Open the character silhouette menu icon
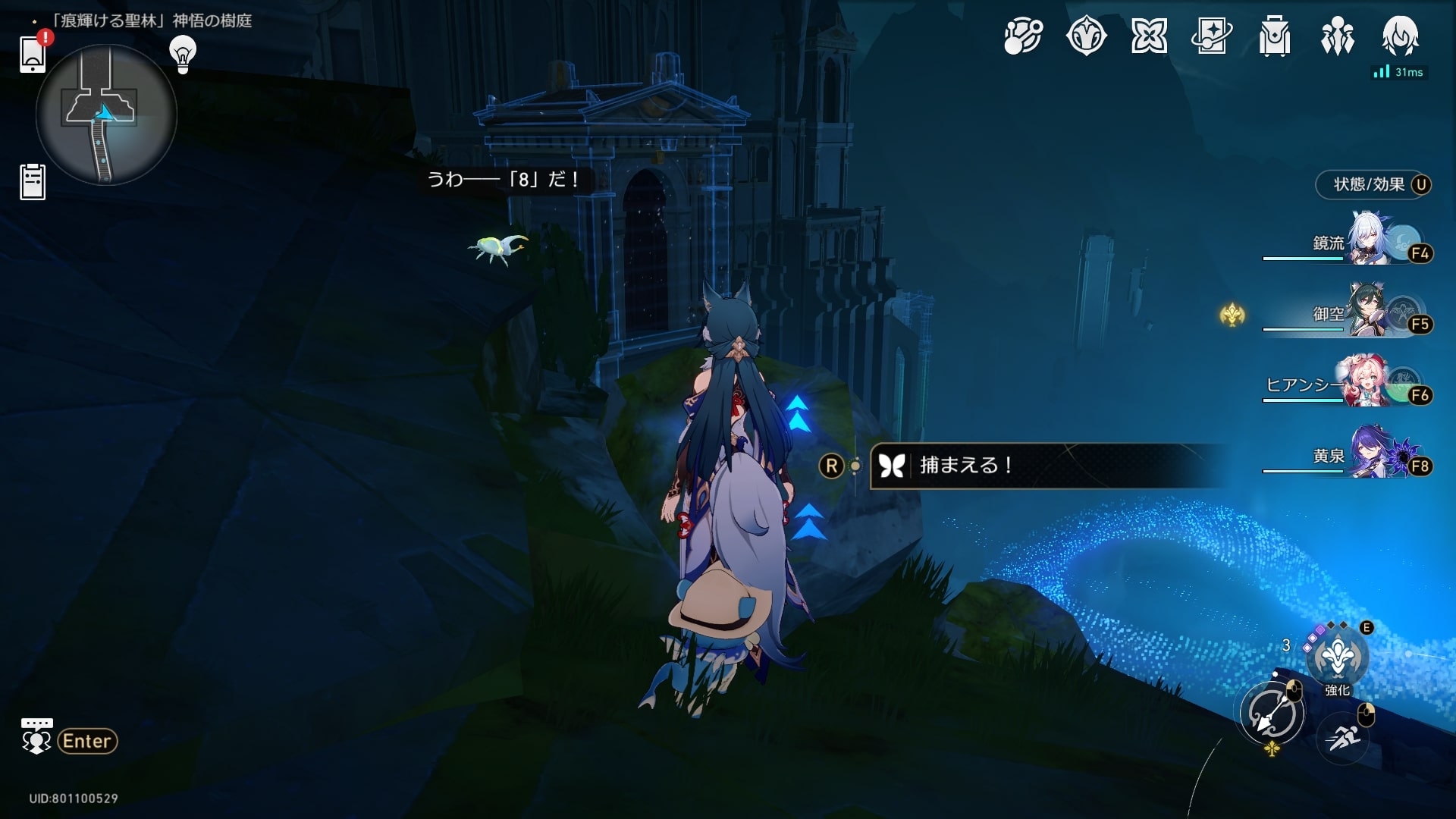Image resolution: width=1456 pixels, height=819 pixels. pyautogui.click(x=1400, y=36)
